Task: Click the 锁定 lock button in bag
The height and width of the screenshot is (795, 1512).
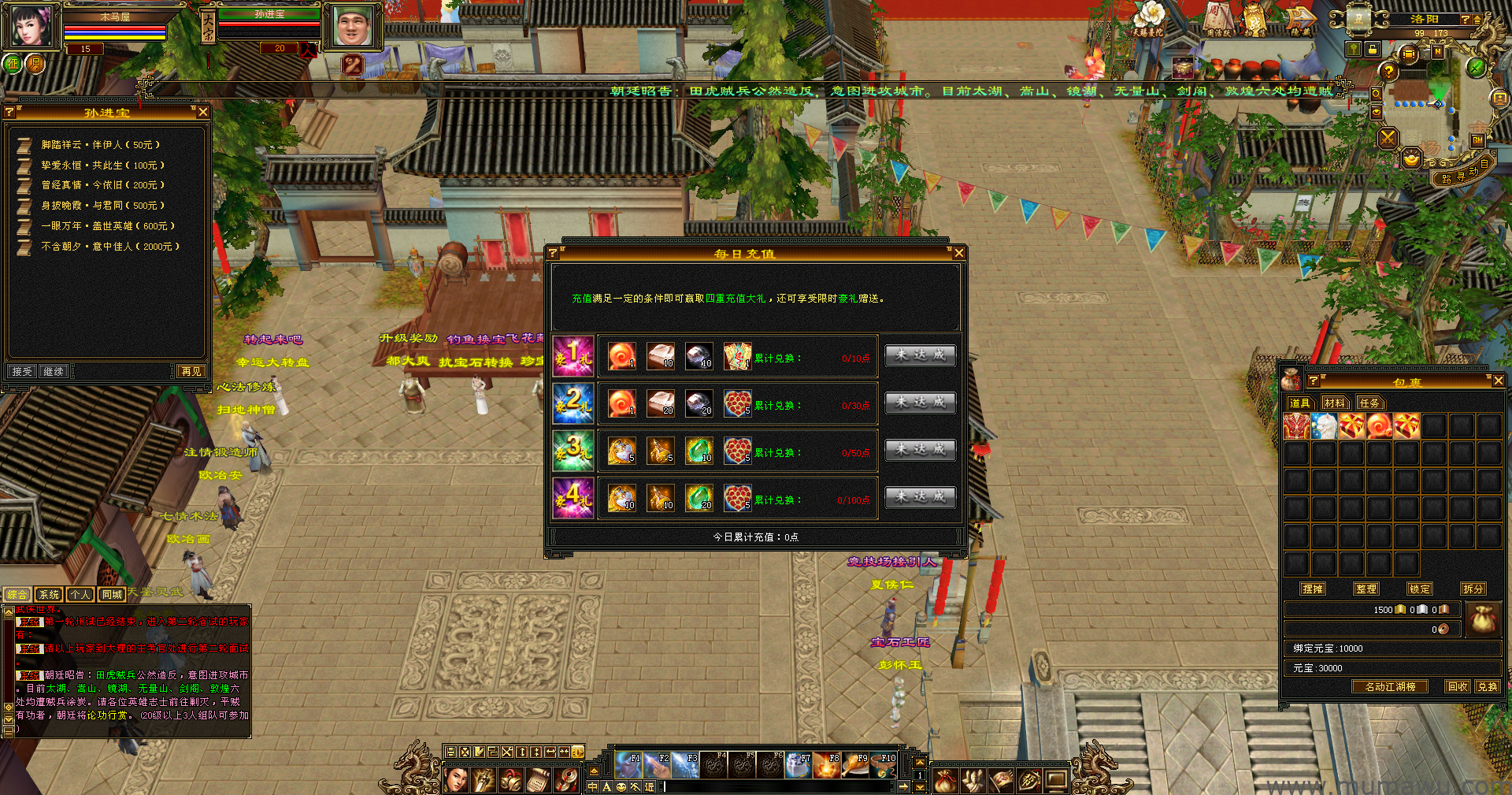Action: pos(1420,589)
